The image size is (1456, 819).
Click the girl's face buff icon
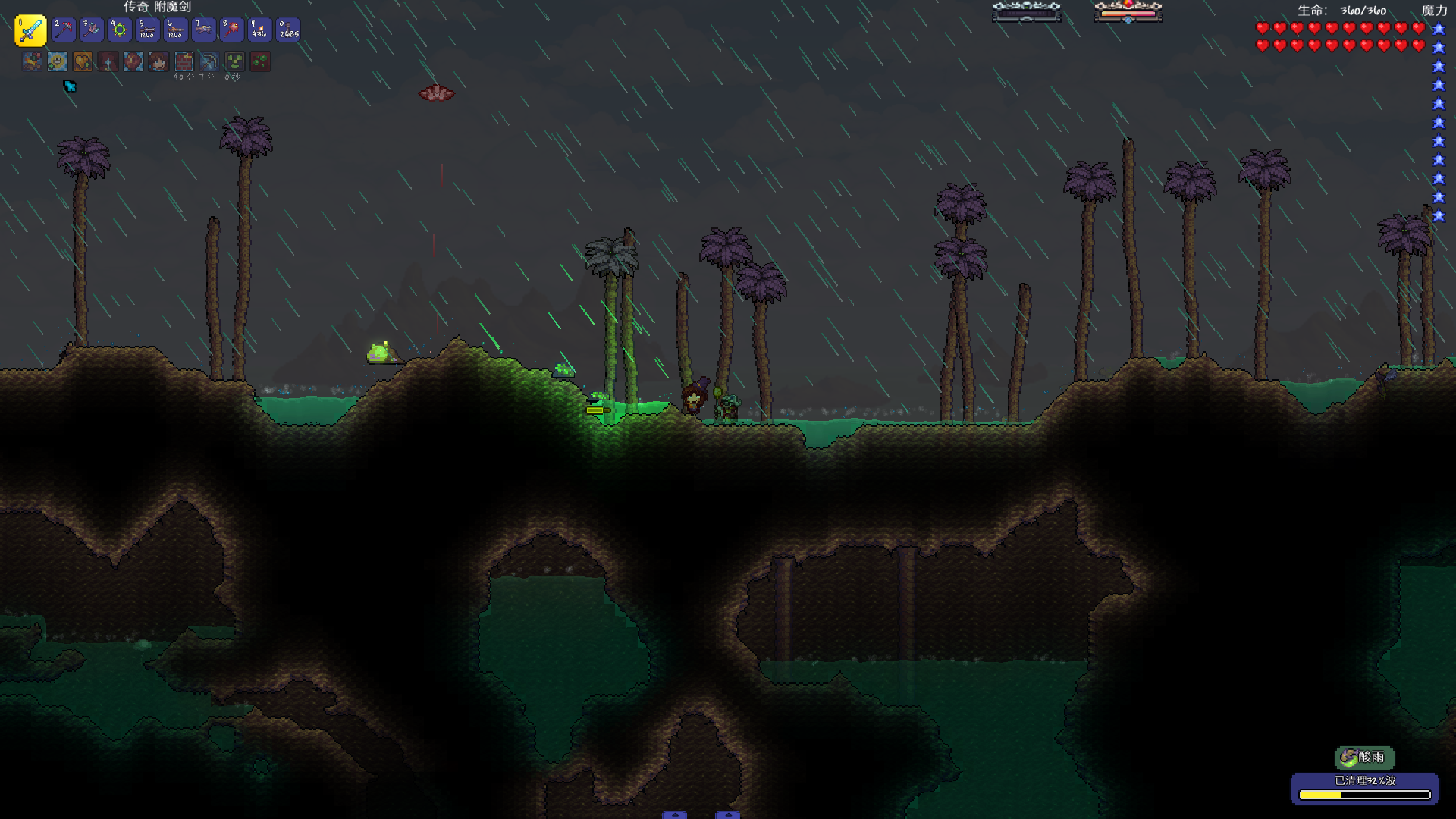pyautogui.click(x=158, y=61)
